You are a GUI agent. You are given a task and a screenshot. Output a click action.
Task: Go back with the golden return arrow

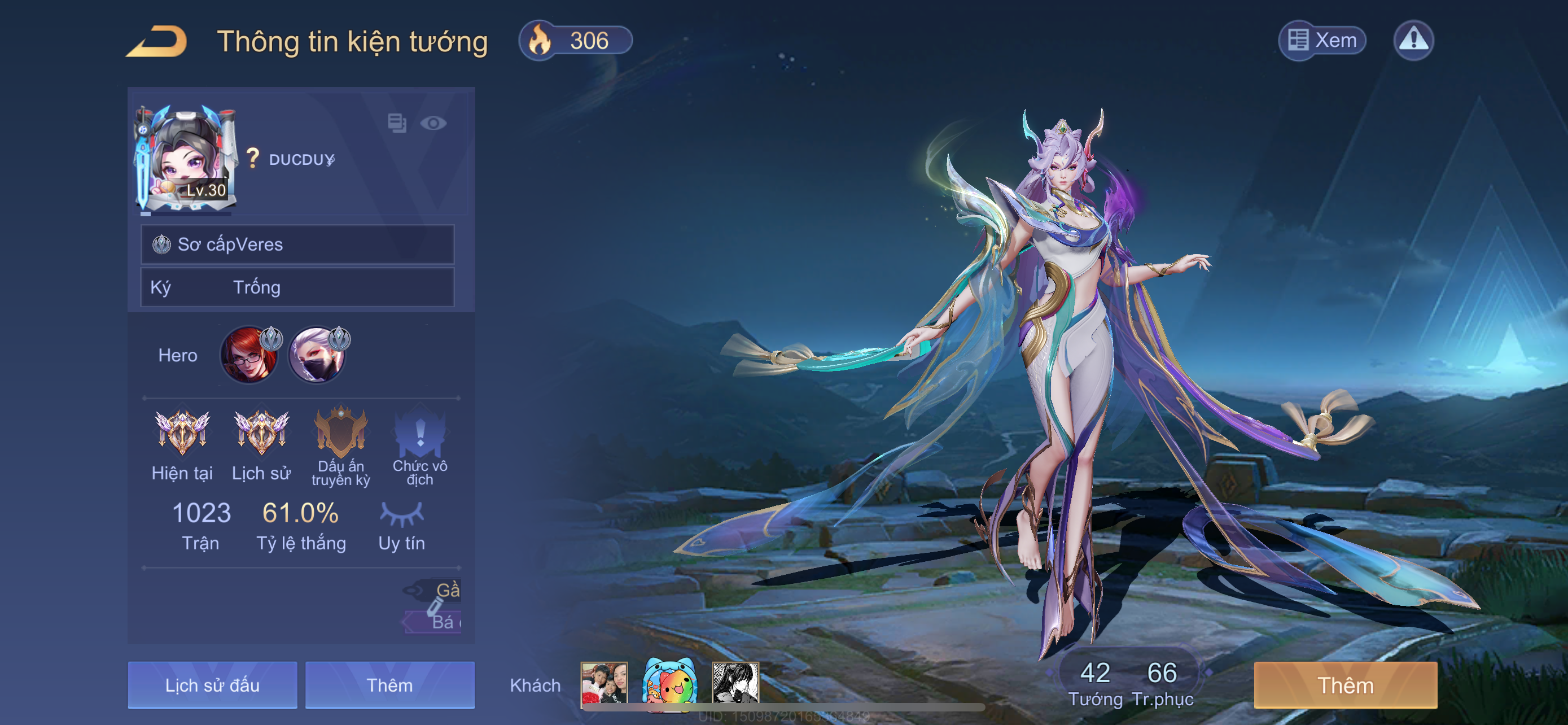click(157, 41)
